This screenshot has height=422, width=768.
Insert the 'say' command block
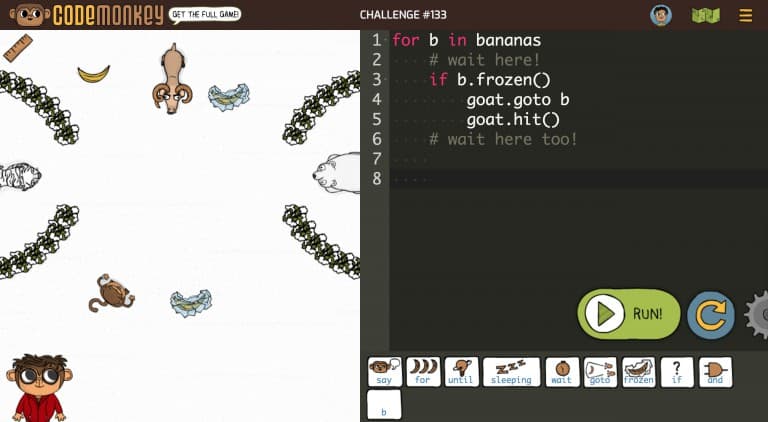pyautogui.click(x=384, y=372)
